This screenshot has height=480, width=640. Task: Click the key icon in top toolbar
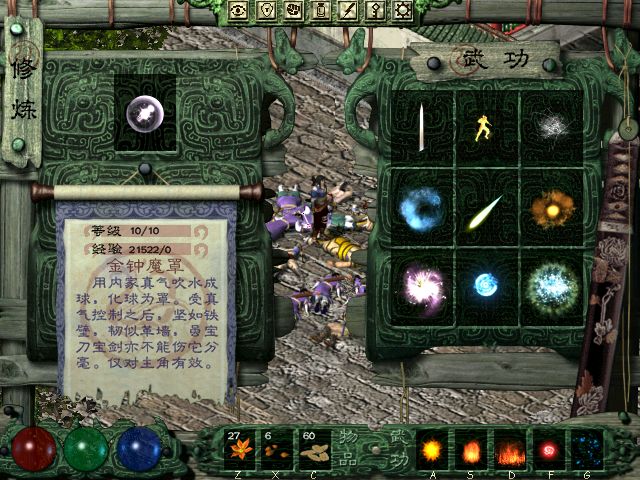(375, 11)
